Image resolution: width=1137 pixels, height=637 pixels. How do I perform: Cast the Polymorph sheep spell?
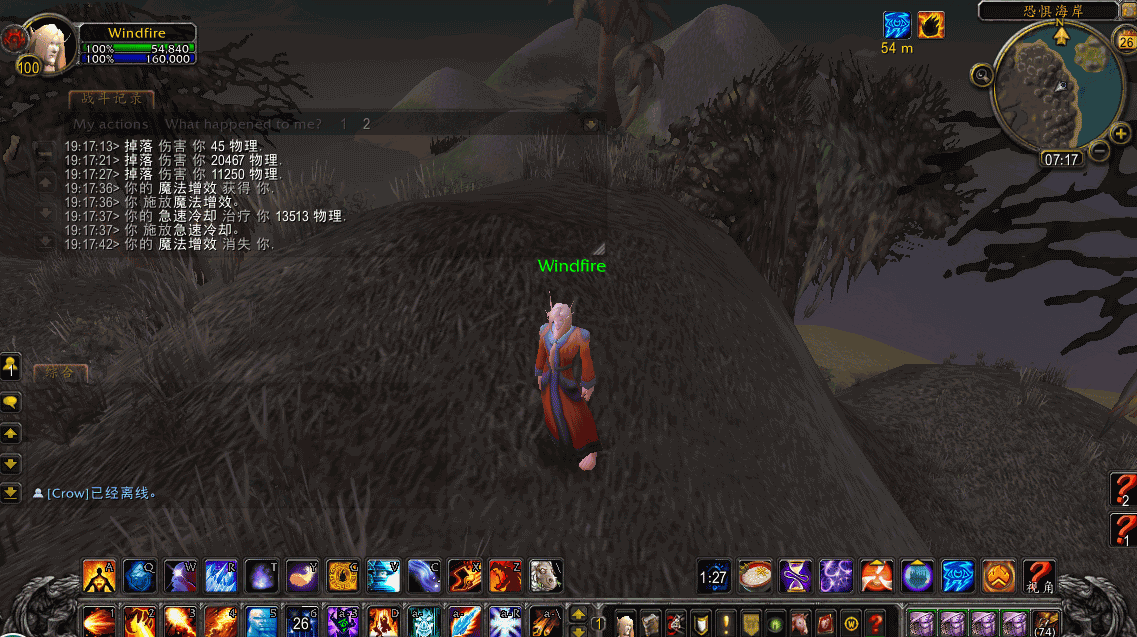tap(545, 575)
